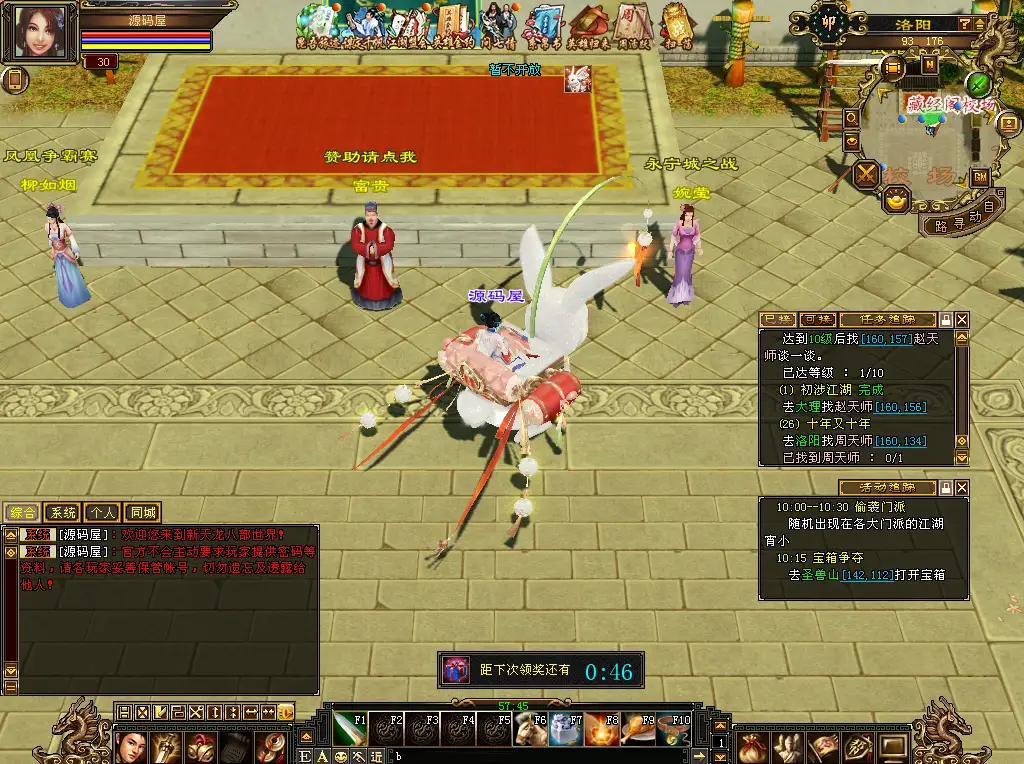Toggle the crossed swords PK mode button

tap(866, 174)
